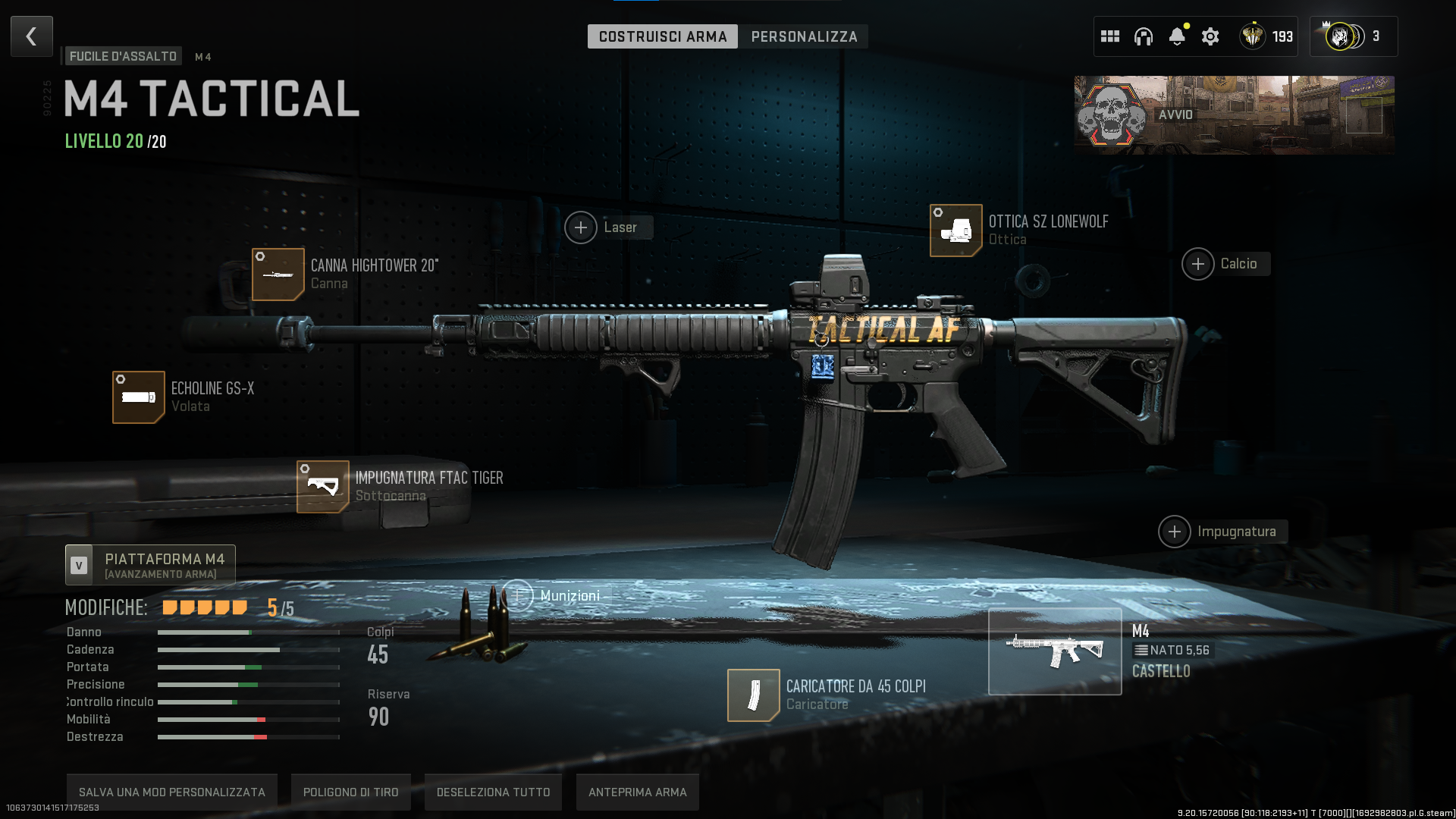The height and width of the screenshot is (819, 1456).
Task: Add a Laser attachment
Action: coord(581,227)
